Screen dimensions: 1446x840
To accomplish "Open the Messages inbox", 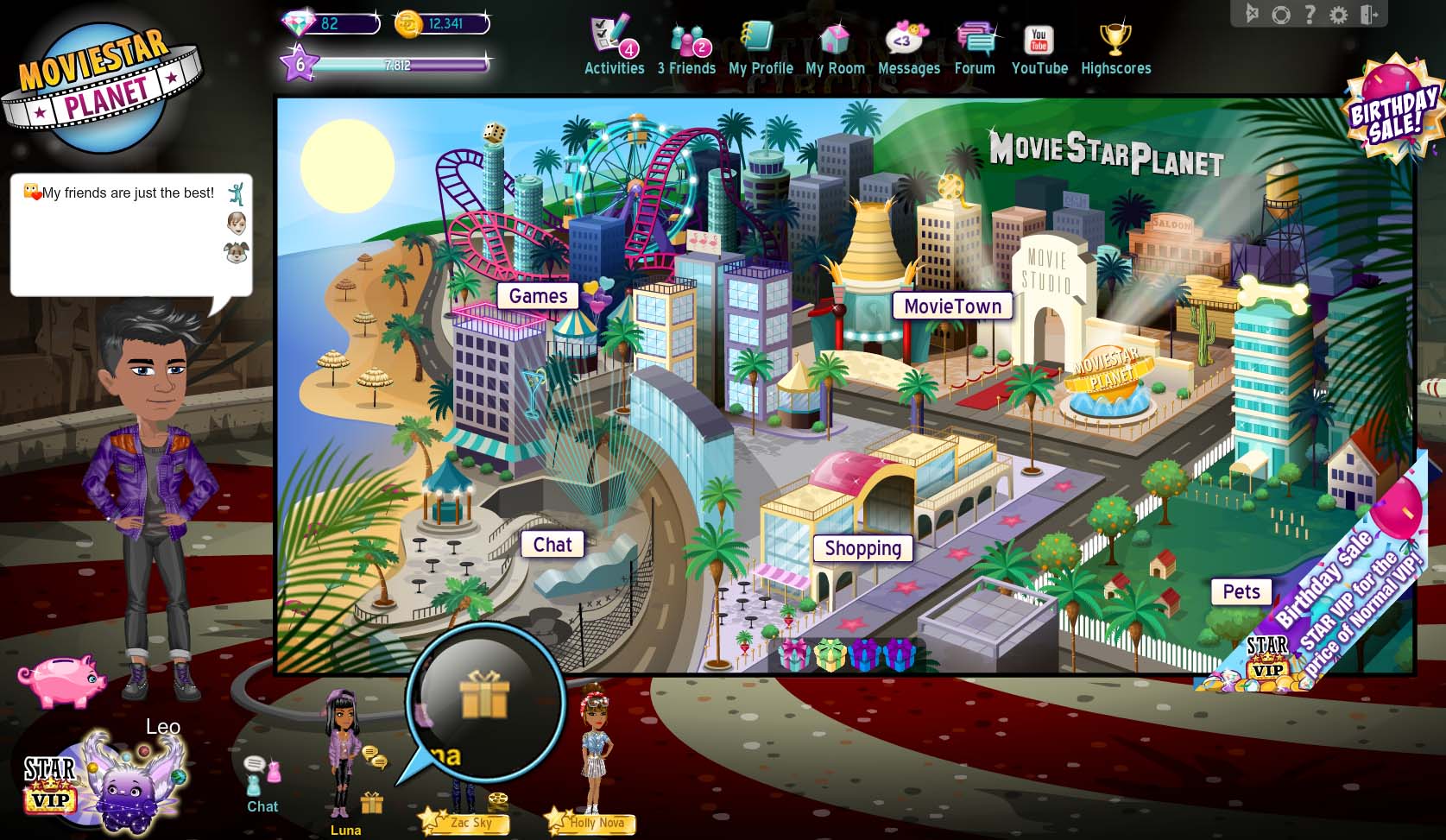I will point(908,47).
